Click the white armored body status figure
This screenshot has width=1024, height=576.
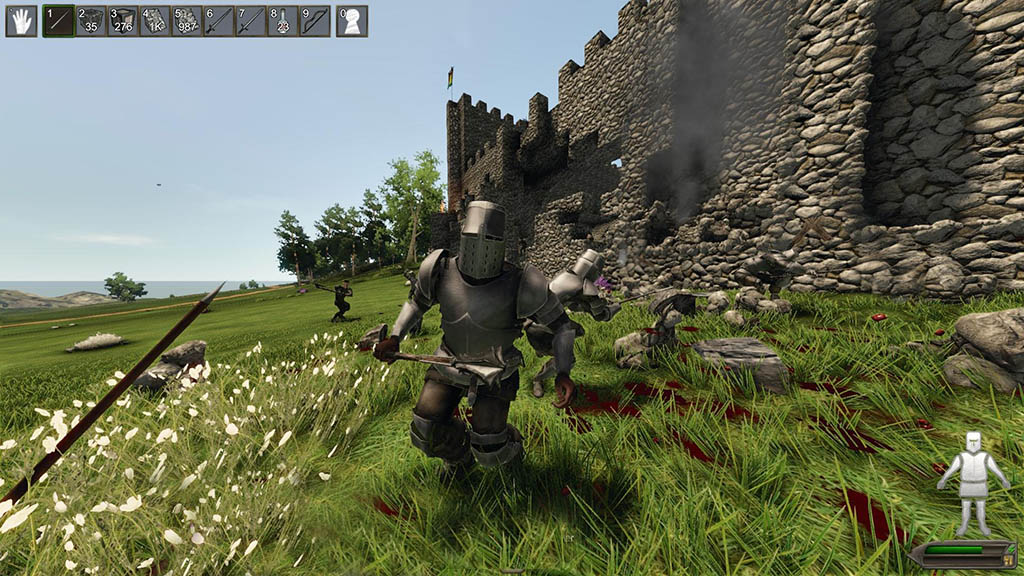(972, 482)
